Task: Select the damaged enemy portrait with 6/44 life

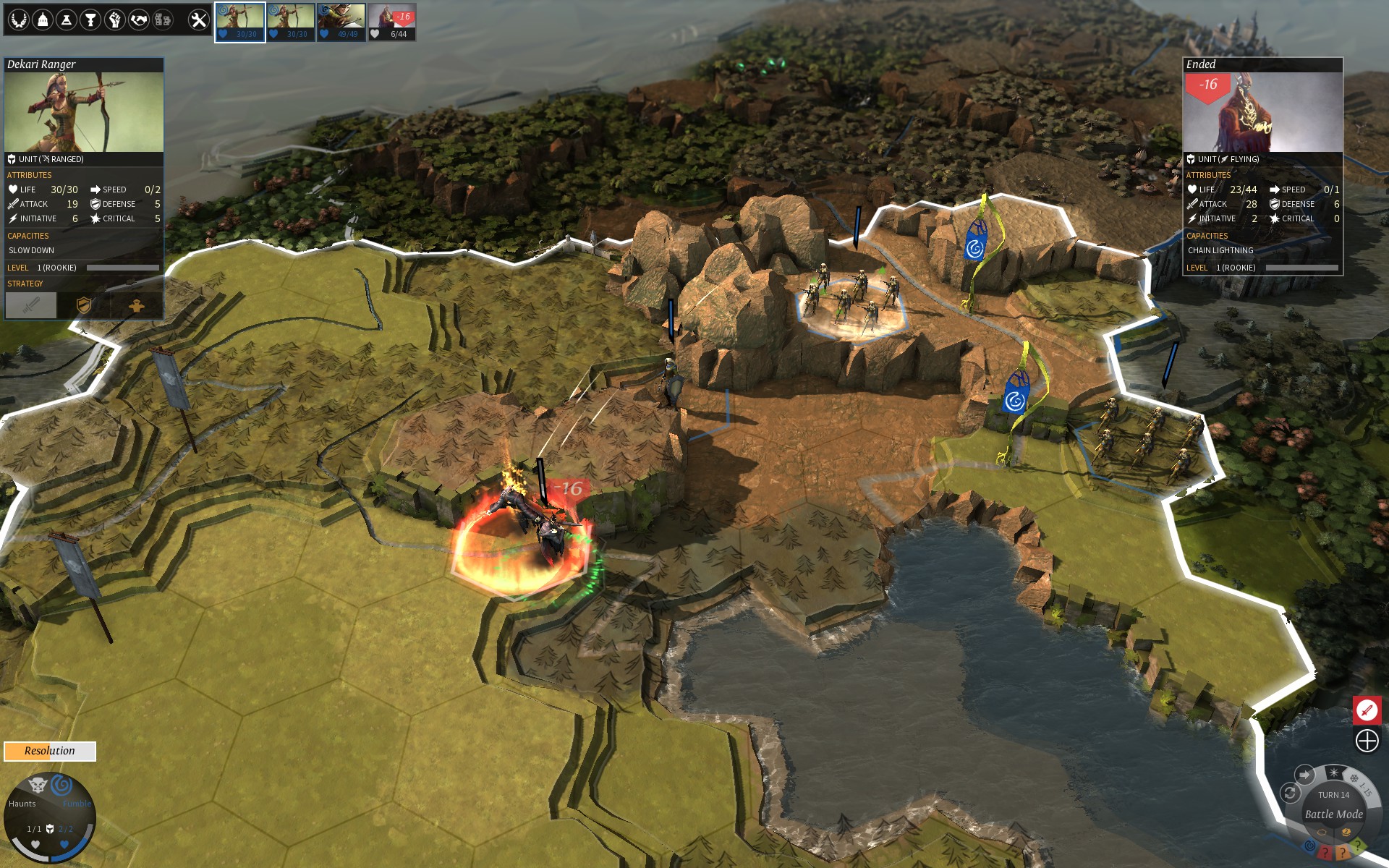Action: pos(392,22)
